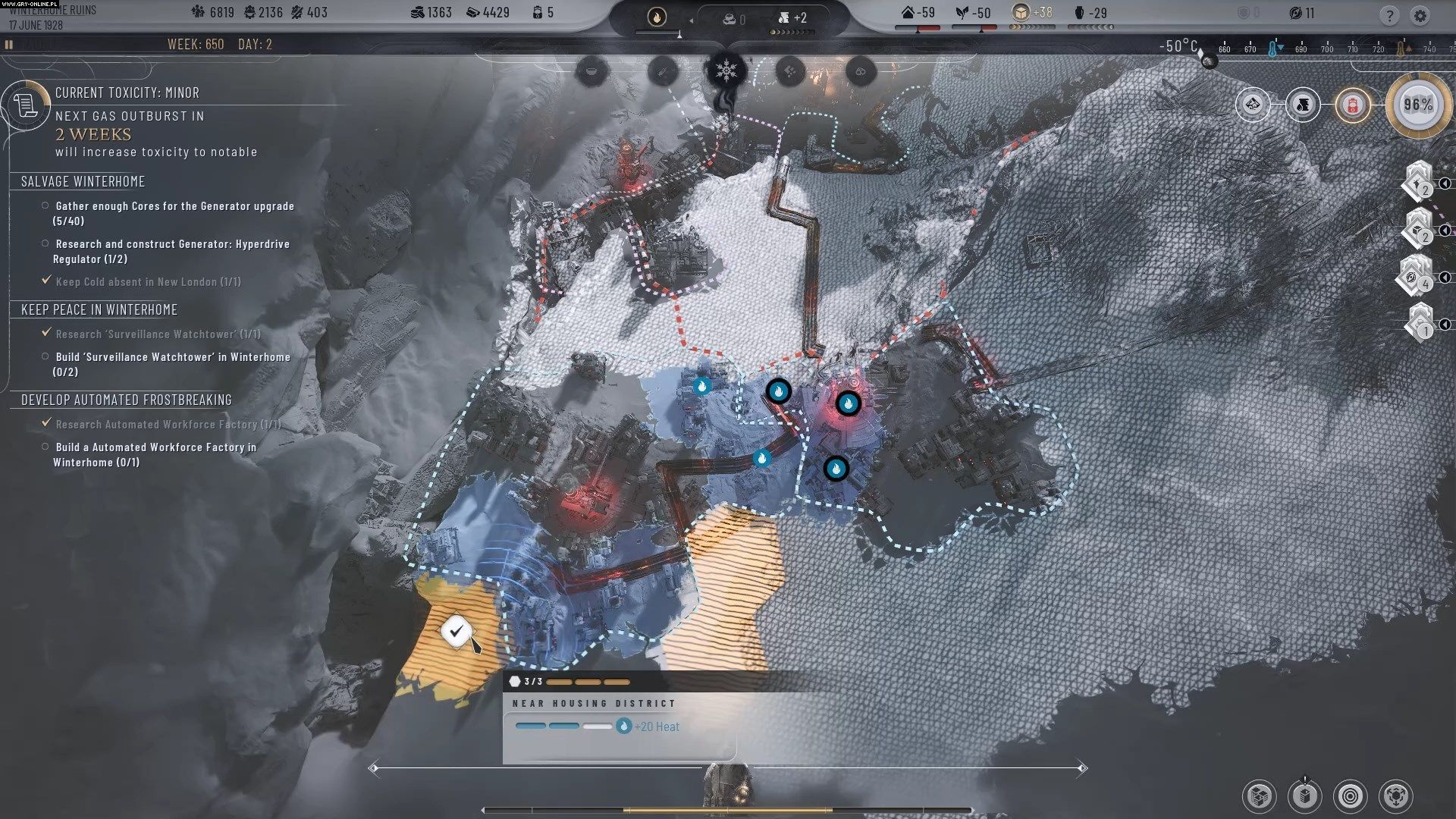Screen dimensions: 1456x819
Task: Select the crime handcuffs problem icon
Action: pos(860,71)
